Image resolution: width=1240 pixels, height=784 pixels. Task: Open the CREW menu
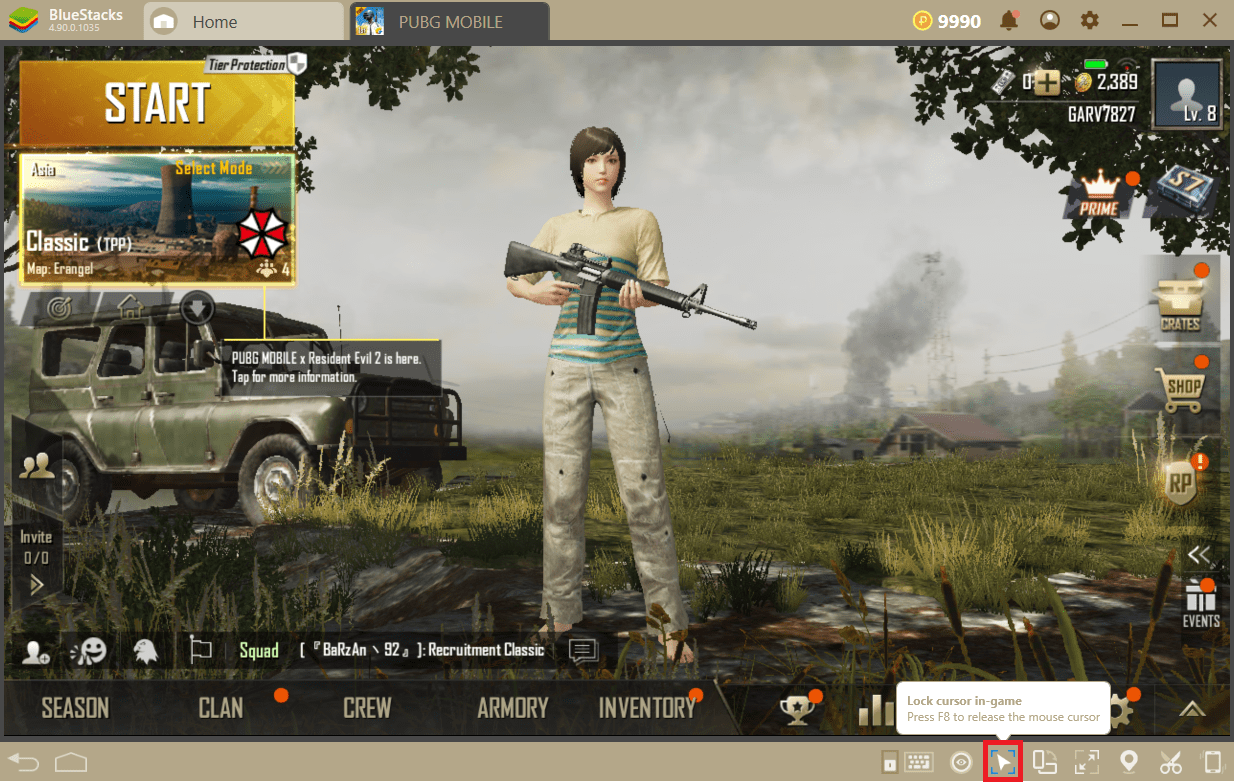pyautogui.click(x=367, y=708)
